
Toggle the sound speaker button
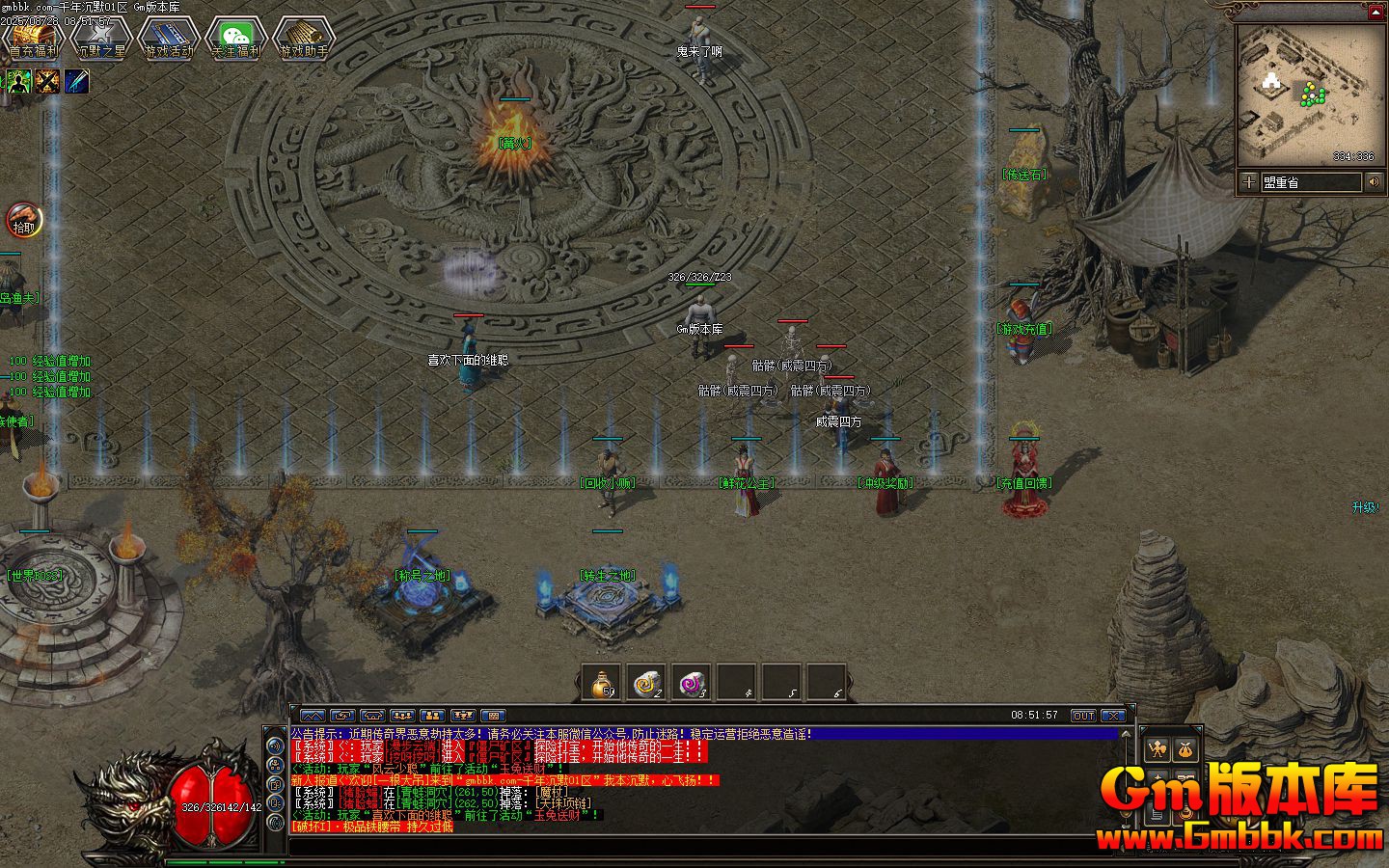(x=1374, y=181)
